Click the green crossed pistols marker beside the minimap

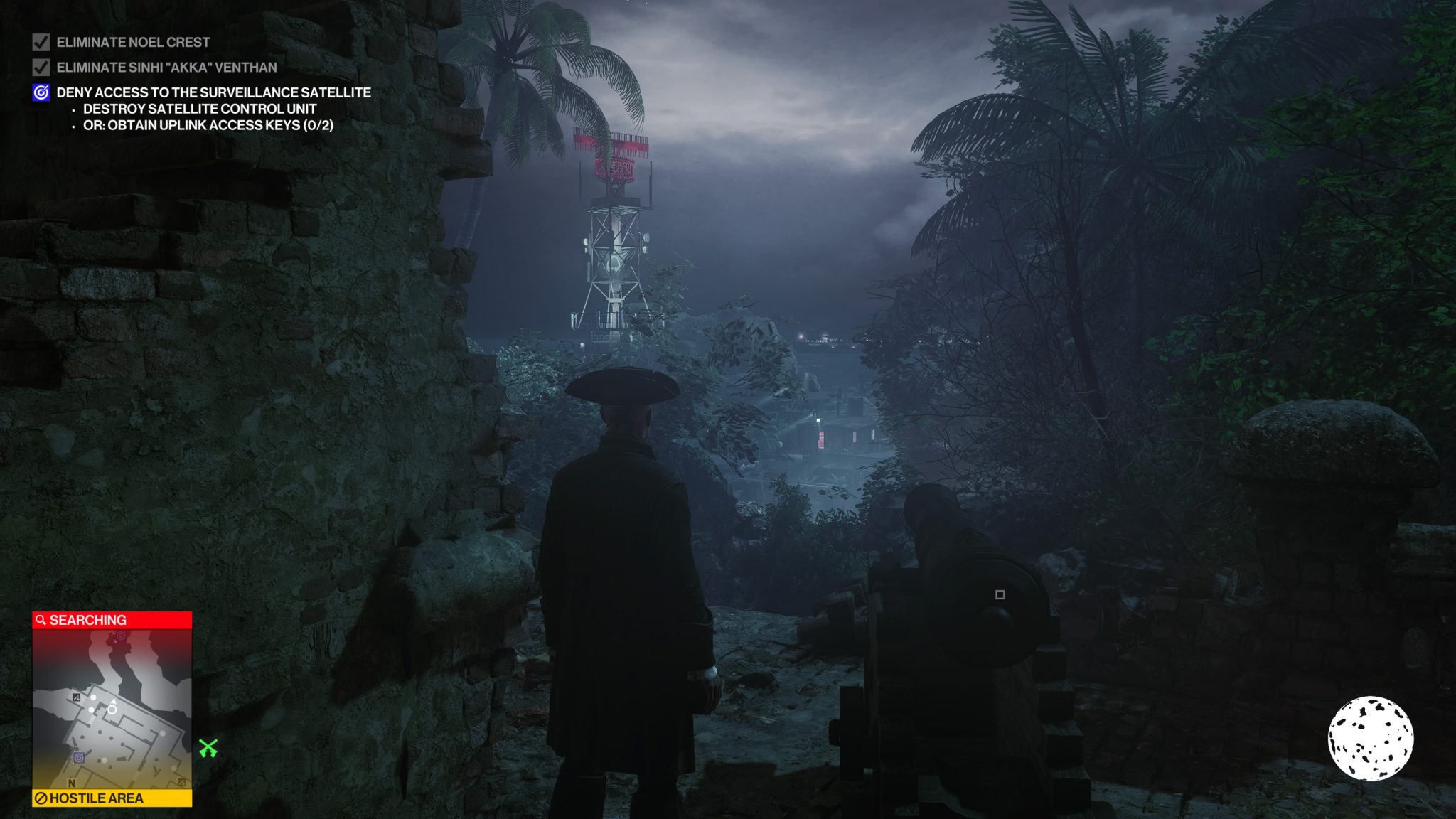pyautogui.click(x=209, y=748)
